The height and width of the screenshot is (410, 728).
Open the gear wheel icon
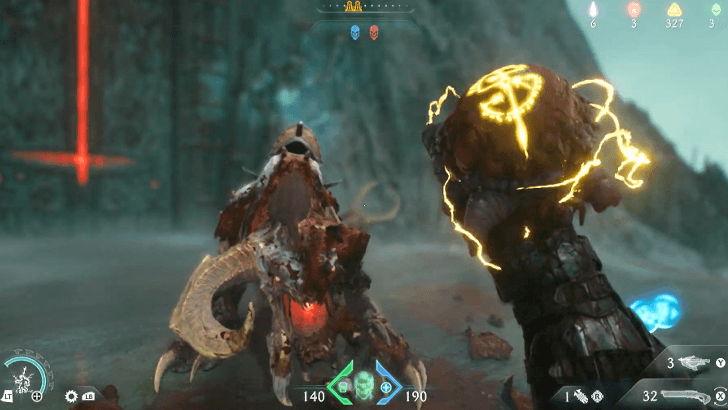coord(72,396)
